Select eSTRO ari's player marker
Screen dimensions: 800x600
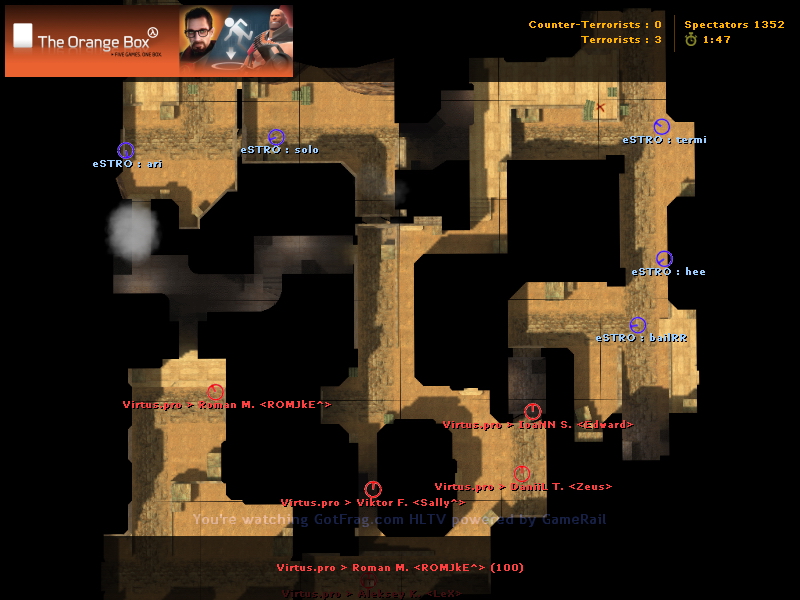point(126,150)
